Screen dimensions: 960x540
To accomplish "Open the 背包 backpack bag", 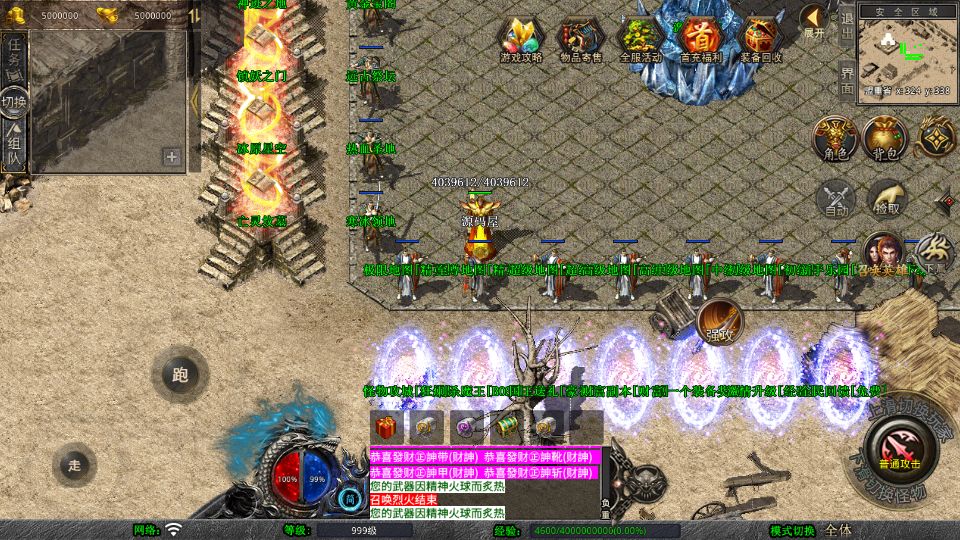I will [885, 139].
